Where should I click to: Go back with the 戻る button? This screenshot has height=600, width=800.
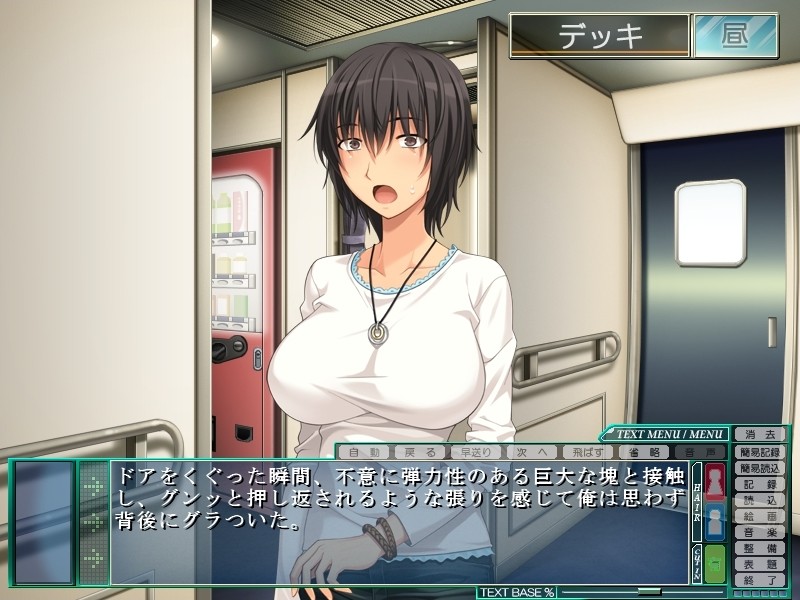pyautogui.click(x=420, y=452)
